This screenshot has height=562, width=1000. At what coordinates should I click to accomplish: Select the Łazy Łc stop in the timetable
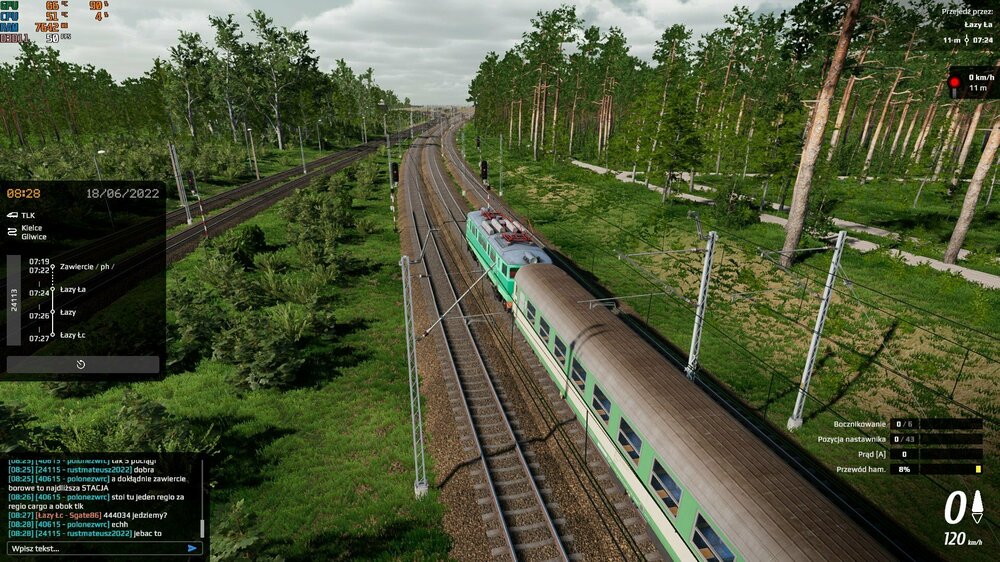72,336
